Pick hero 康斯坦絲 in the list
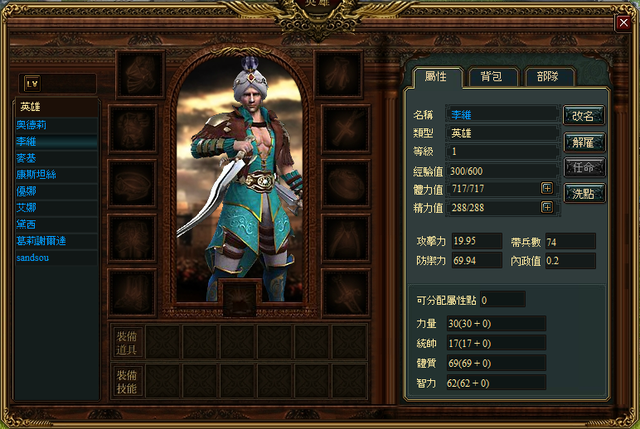The image size is (640, 429). pos(55,174)
